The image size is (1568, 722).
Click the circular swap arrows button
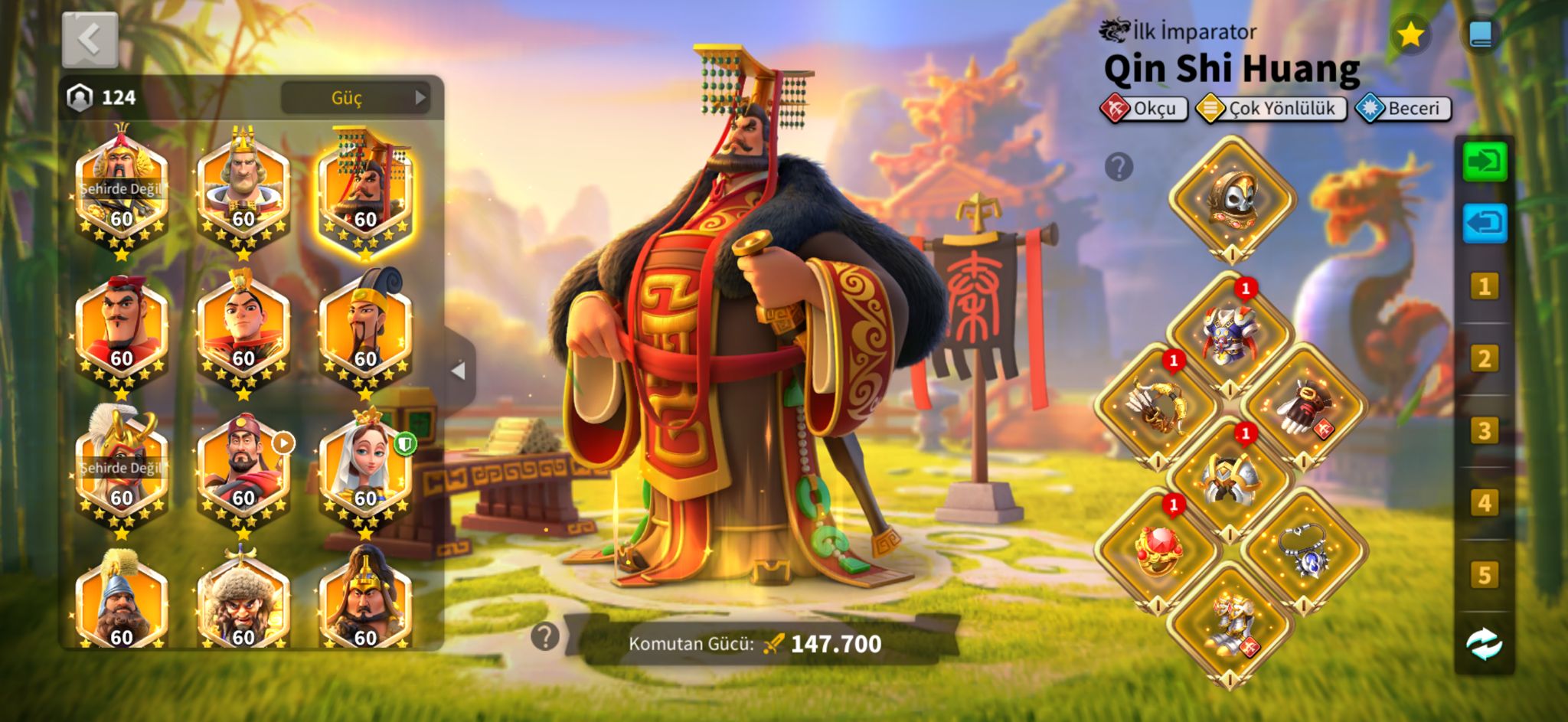coord(1485,644)
